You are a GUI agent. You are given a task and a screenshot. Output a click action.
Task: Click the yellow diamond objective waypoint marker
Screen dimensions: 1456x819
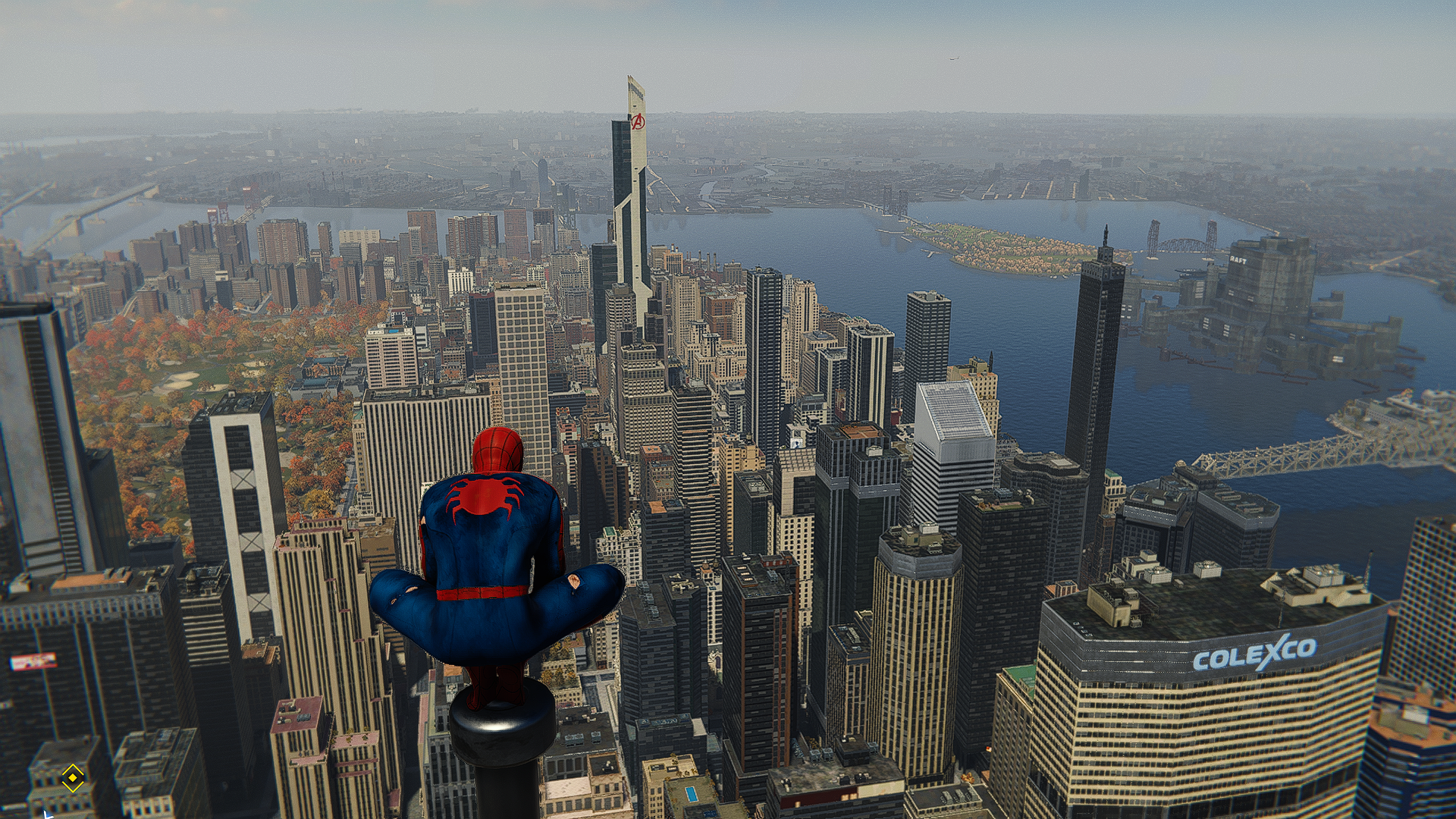pos(73,777)
